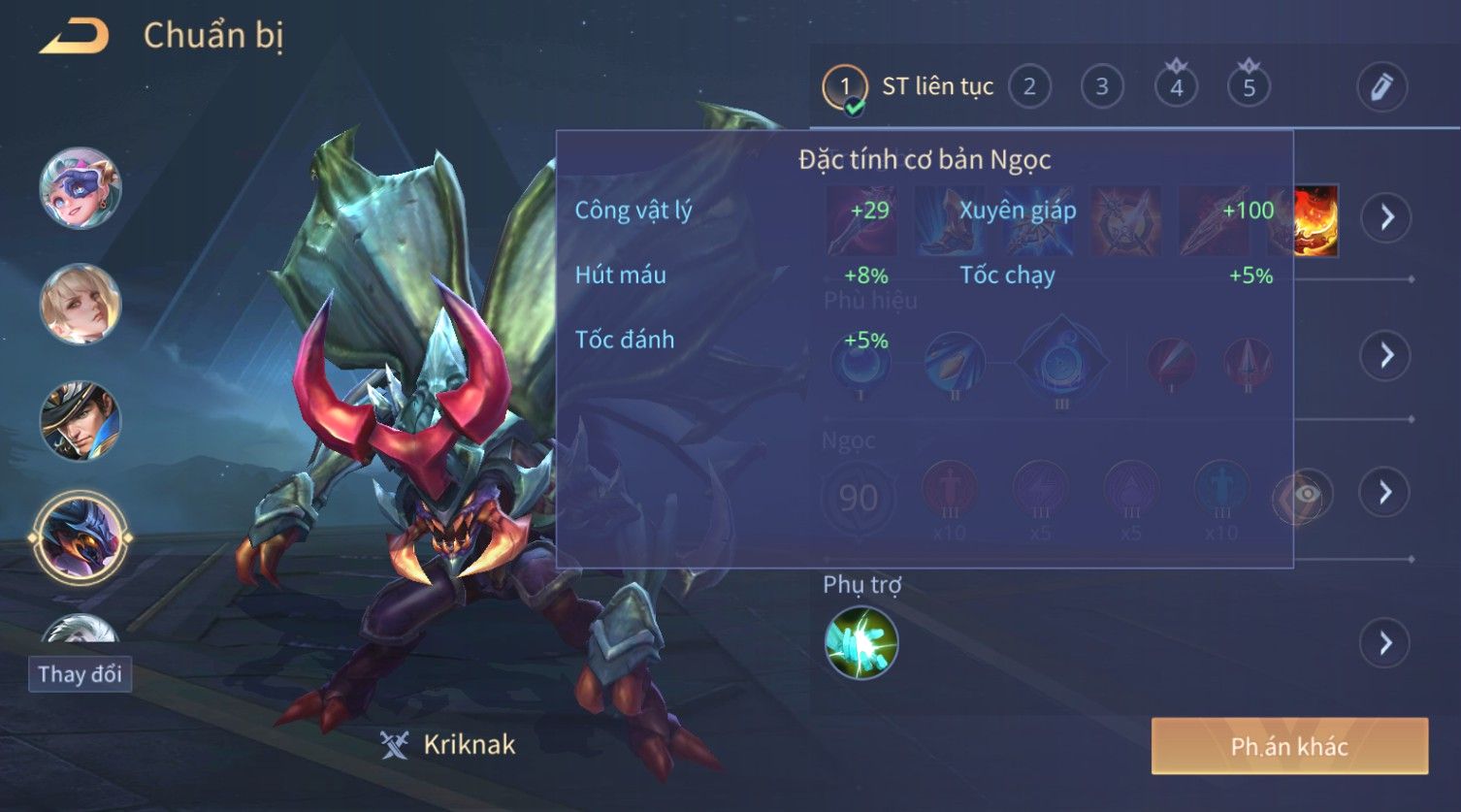Select the green Phụ trợ spell icon
Viewport: 1461px width, 812px height.
point(860,642)
